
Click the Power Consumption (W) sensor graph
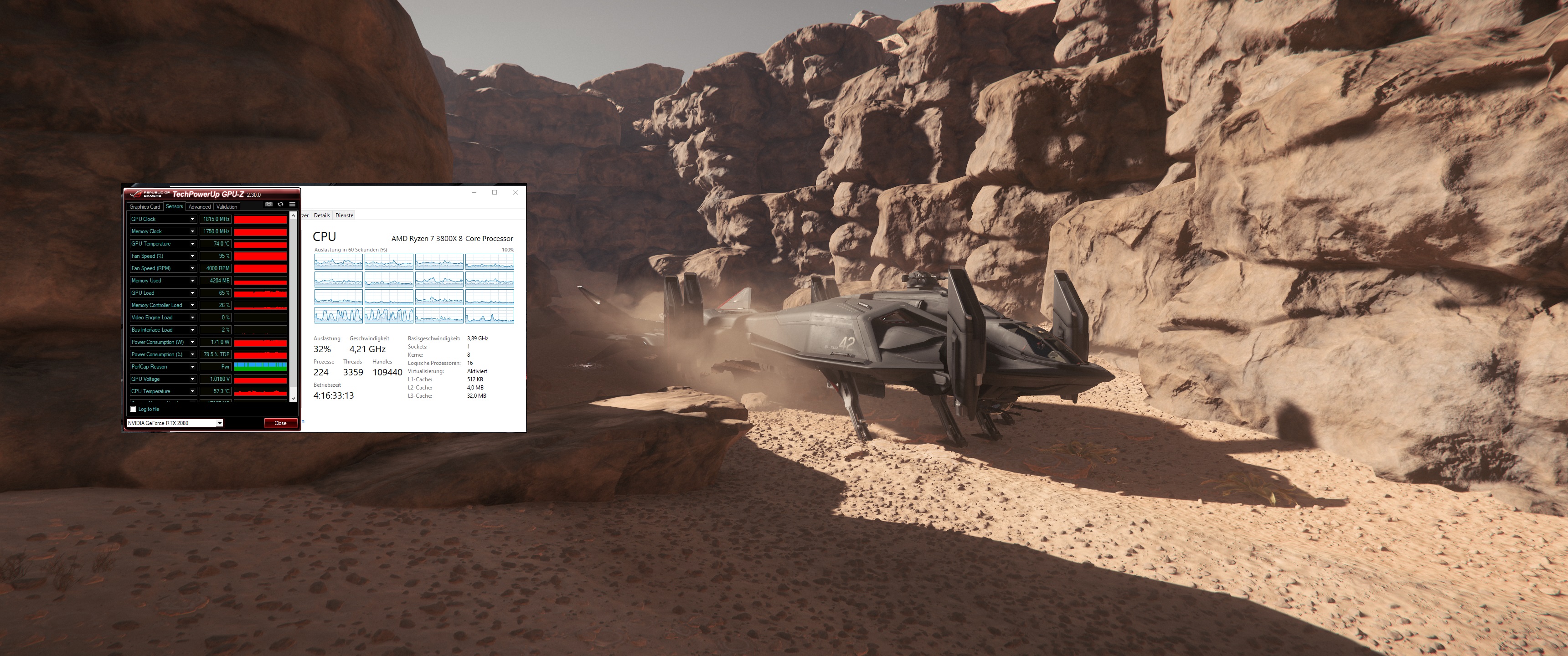coord(261,342)
